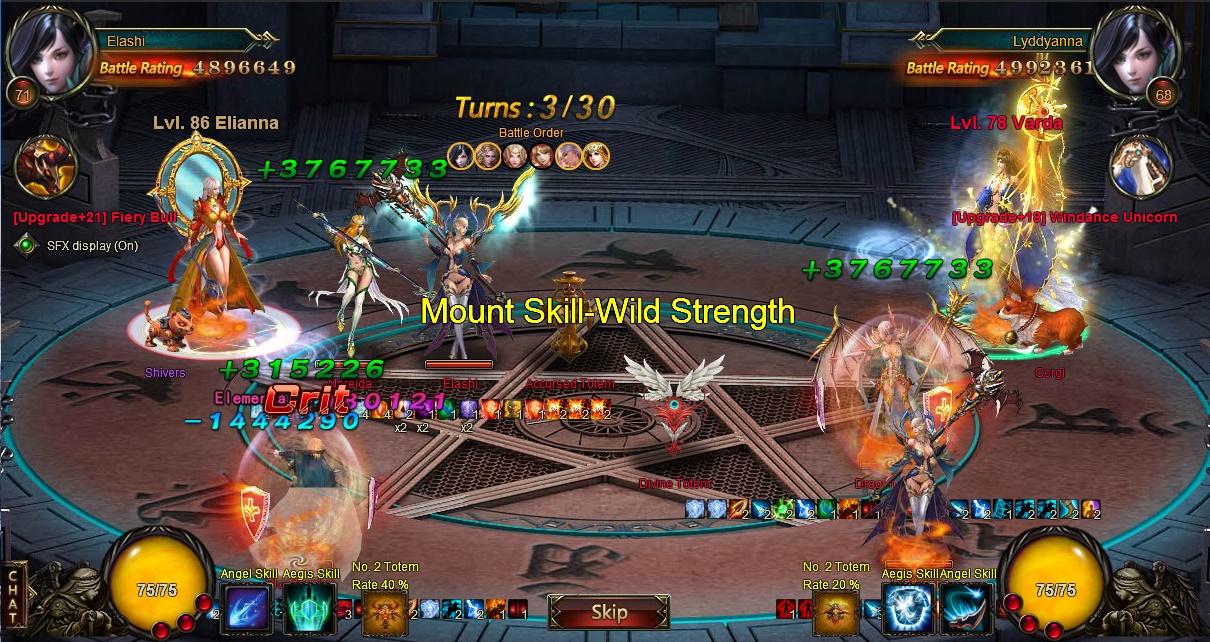Select the Fiery Bull mount icon
1210x642 pixels.
46,167
